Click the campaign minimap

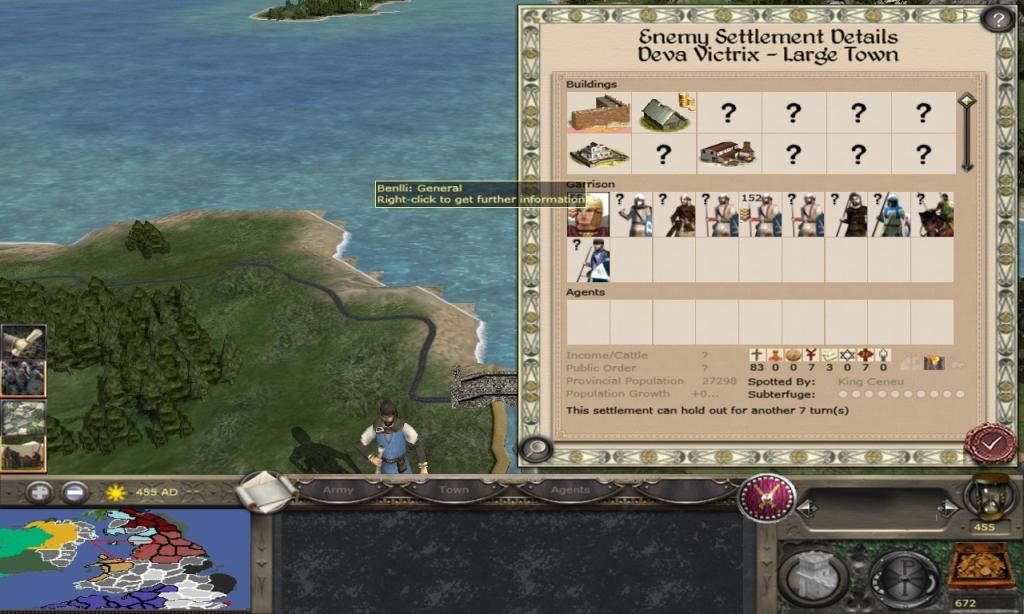click(x=124, y=560)
